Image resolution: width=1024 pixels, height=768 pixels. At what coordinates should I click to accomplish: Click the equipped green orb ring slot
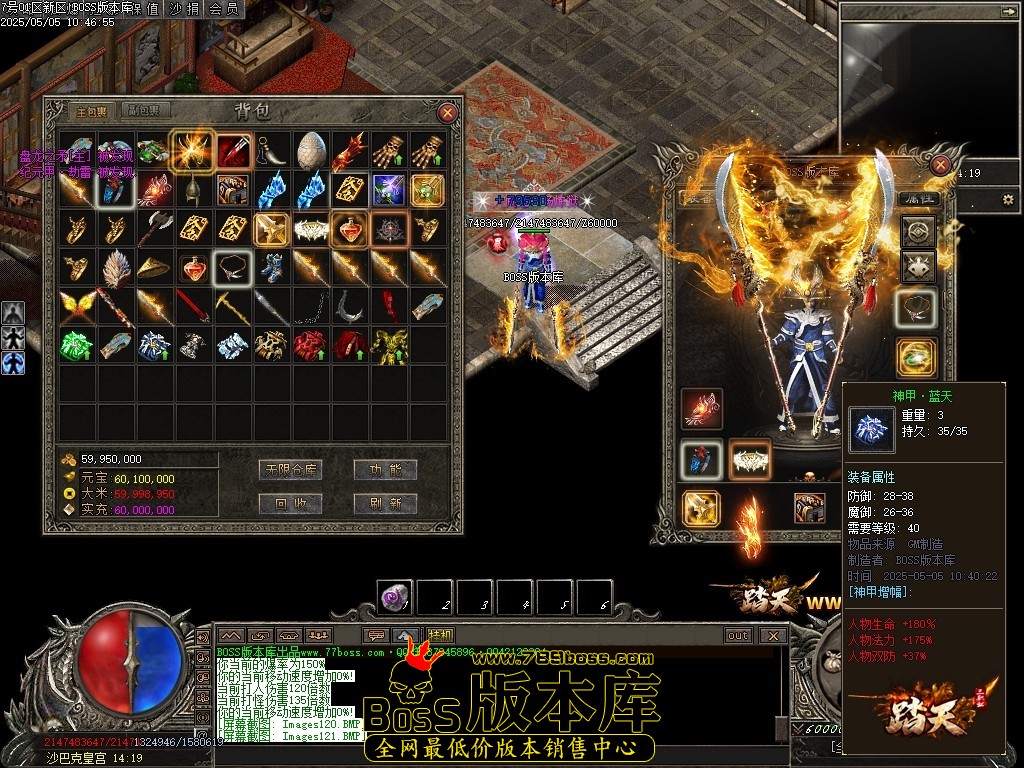click(x=917, y=357)
